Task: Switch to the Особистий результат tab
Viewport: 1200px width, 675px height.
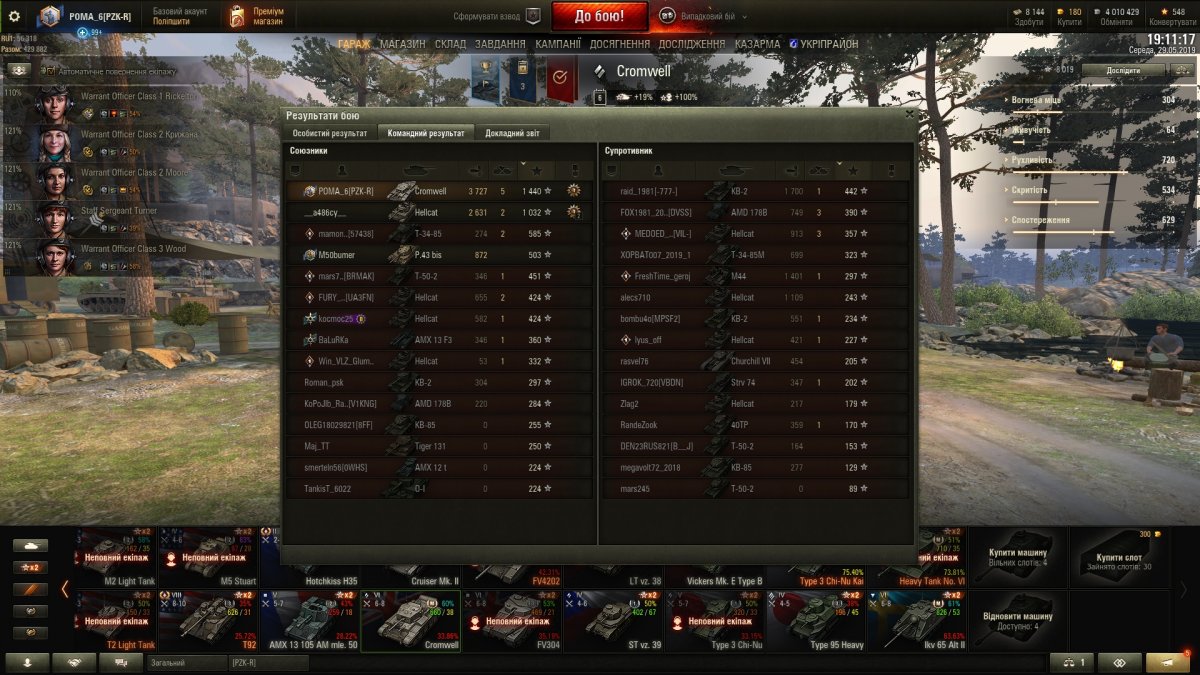Action: pyautogui.click(x=330, y=133)
